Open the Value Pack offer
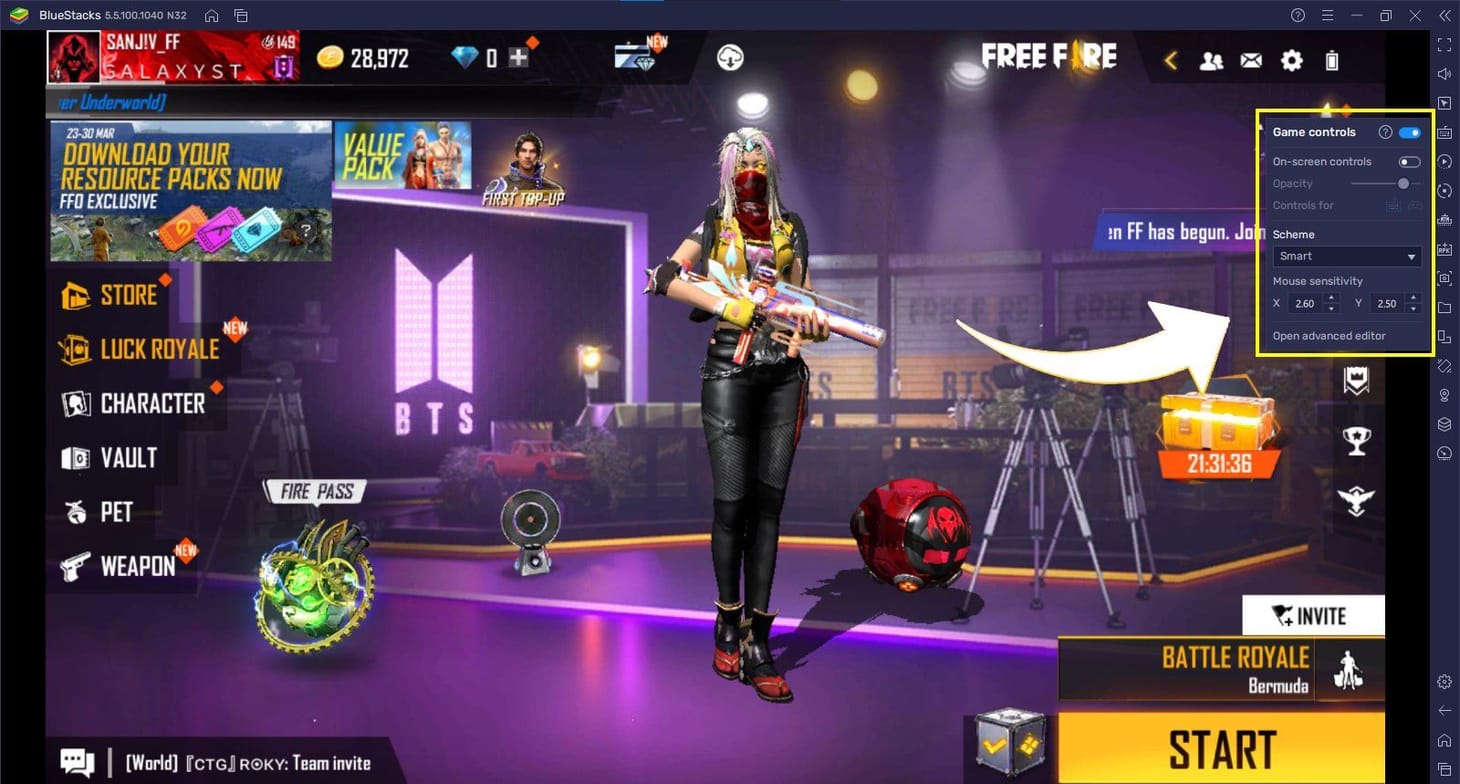Image resolution: width=1460 pixels, height=784 pixels. coord(403,154)
